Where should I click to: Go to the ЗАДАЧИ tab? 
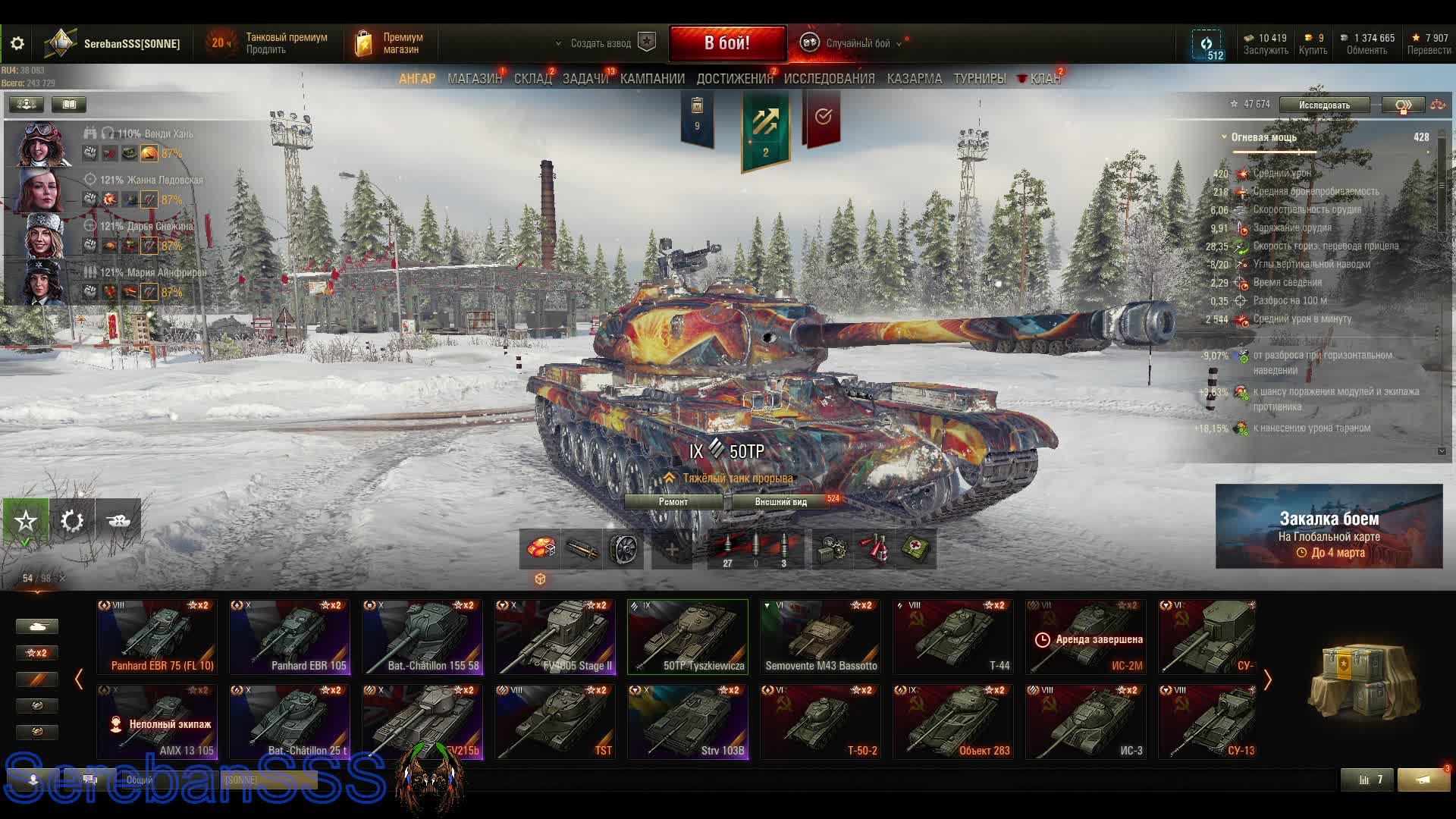[585, 78]
